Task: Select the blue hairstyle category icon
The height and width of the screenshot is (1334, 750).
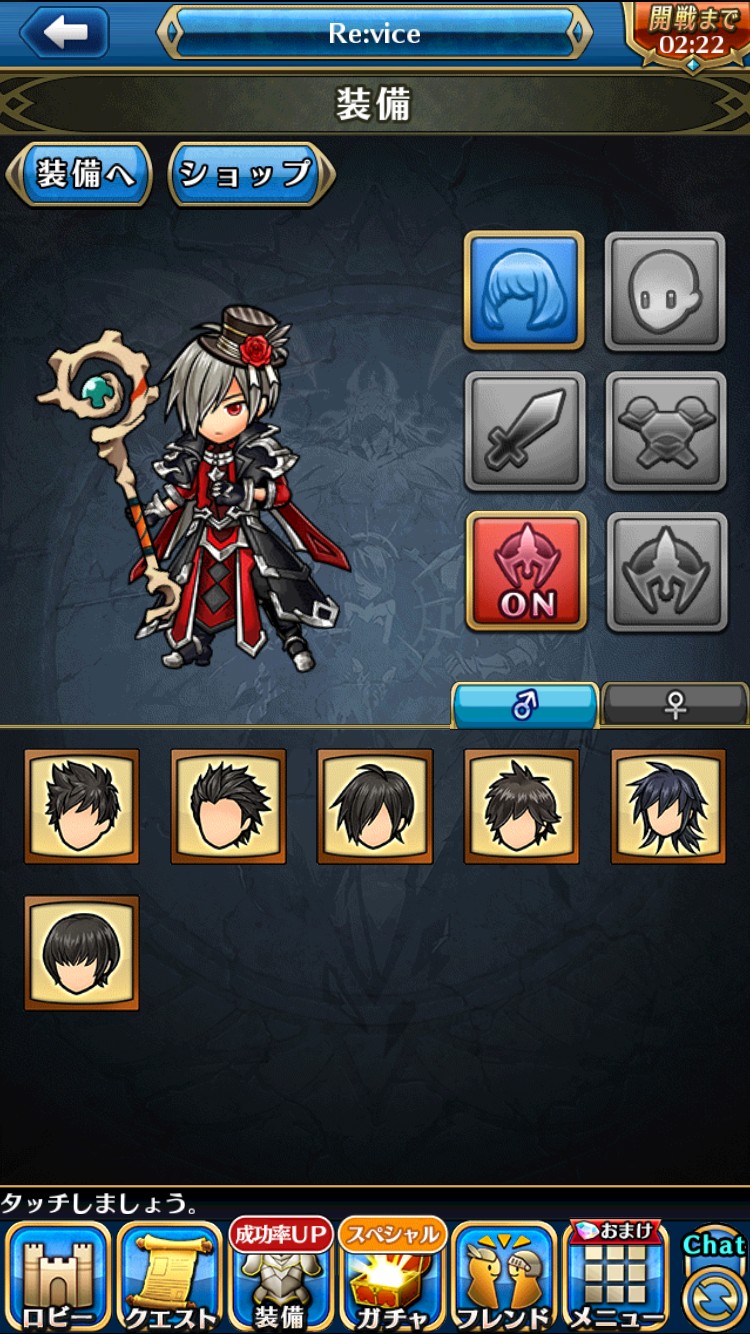Action: [x=525, y=290]
